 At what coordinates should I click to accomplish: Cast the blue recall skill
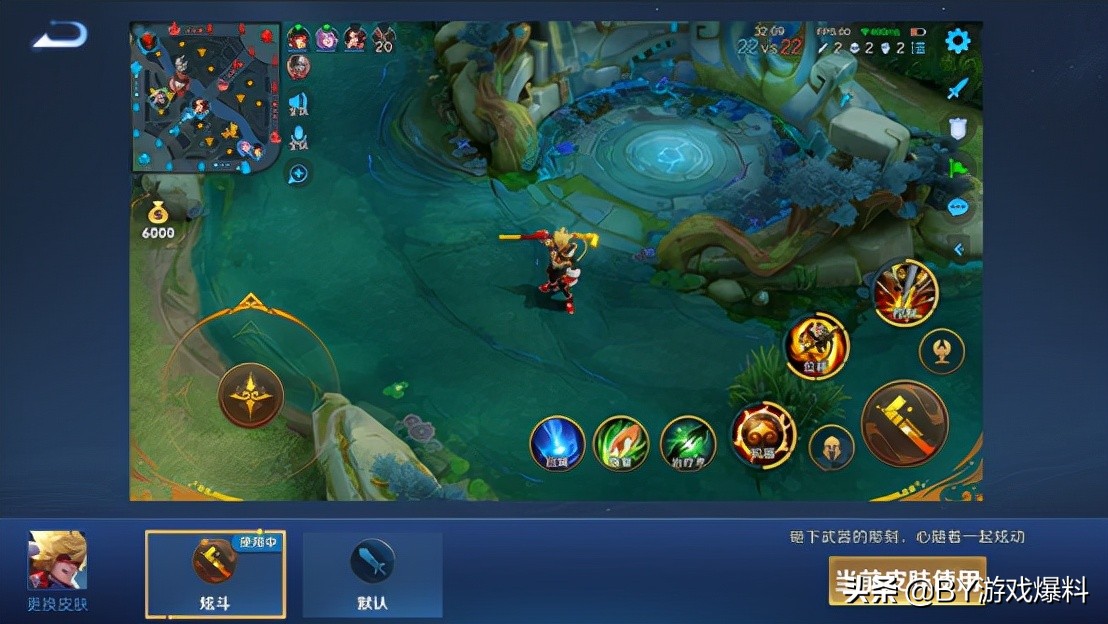[x=557, y=443]
